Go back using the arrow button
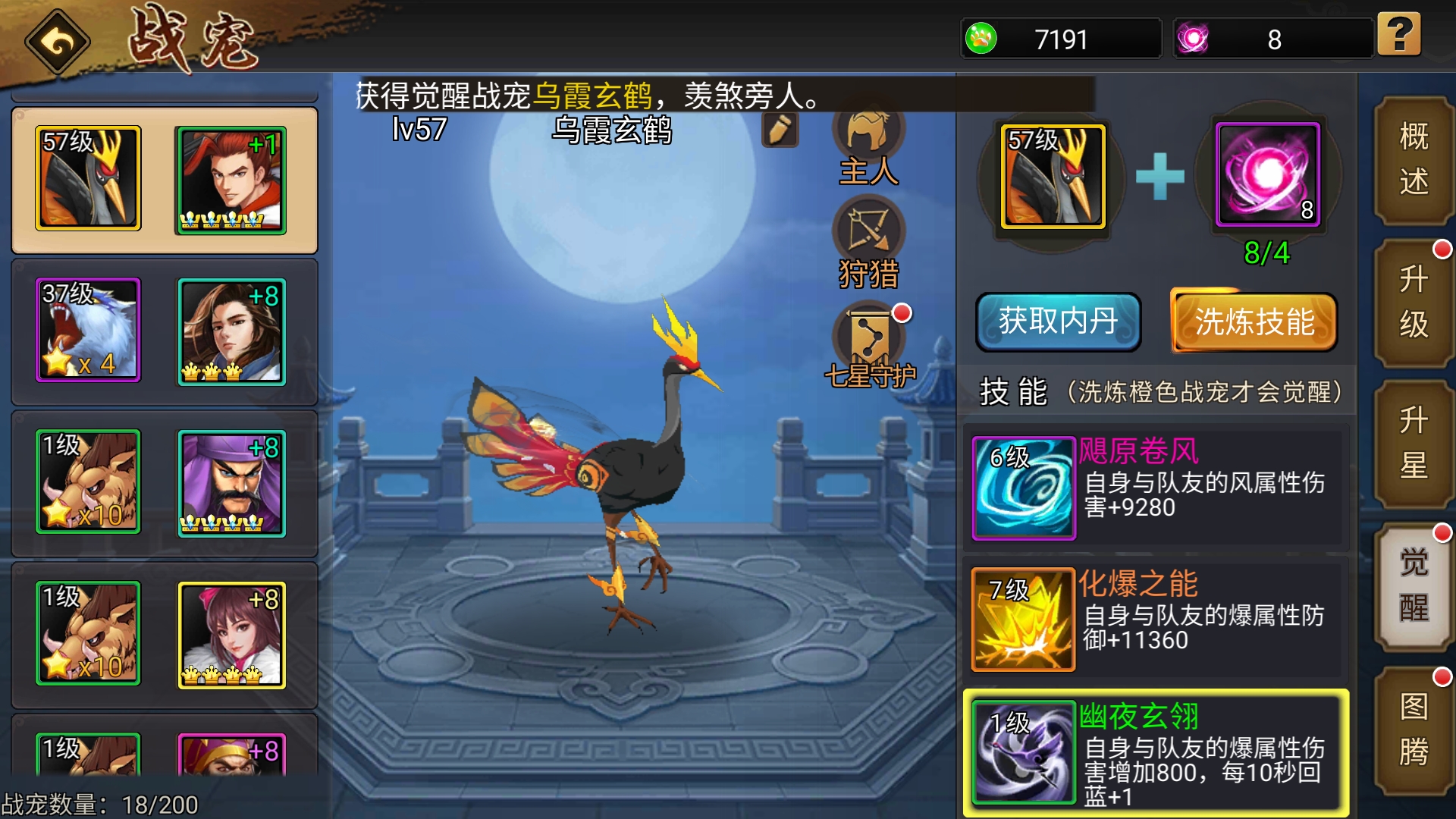Screen dimensions: 1456x819 (58, 42)
